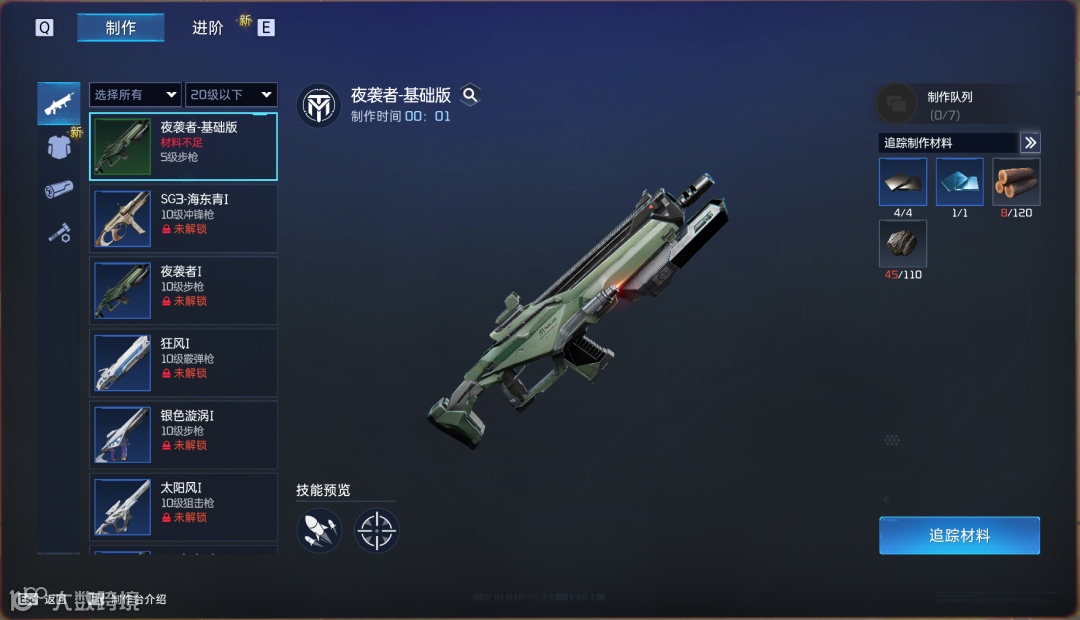Inspect the blue crystal sheet material
This screenshot has width=1080, height=620.
[959, 182]
